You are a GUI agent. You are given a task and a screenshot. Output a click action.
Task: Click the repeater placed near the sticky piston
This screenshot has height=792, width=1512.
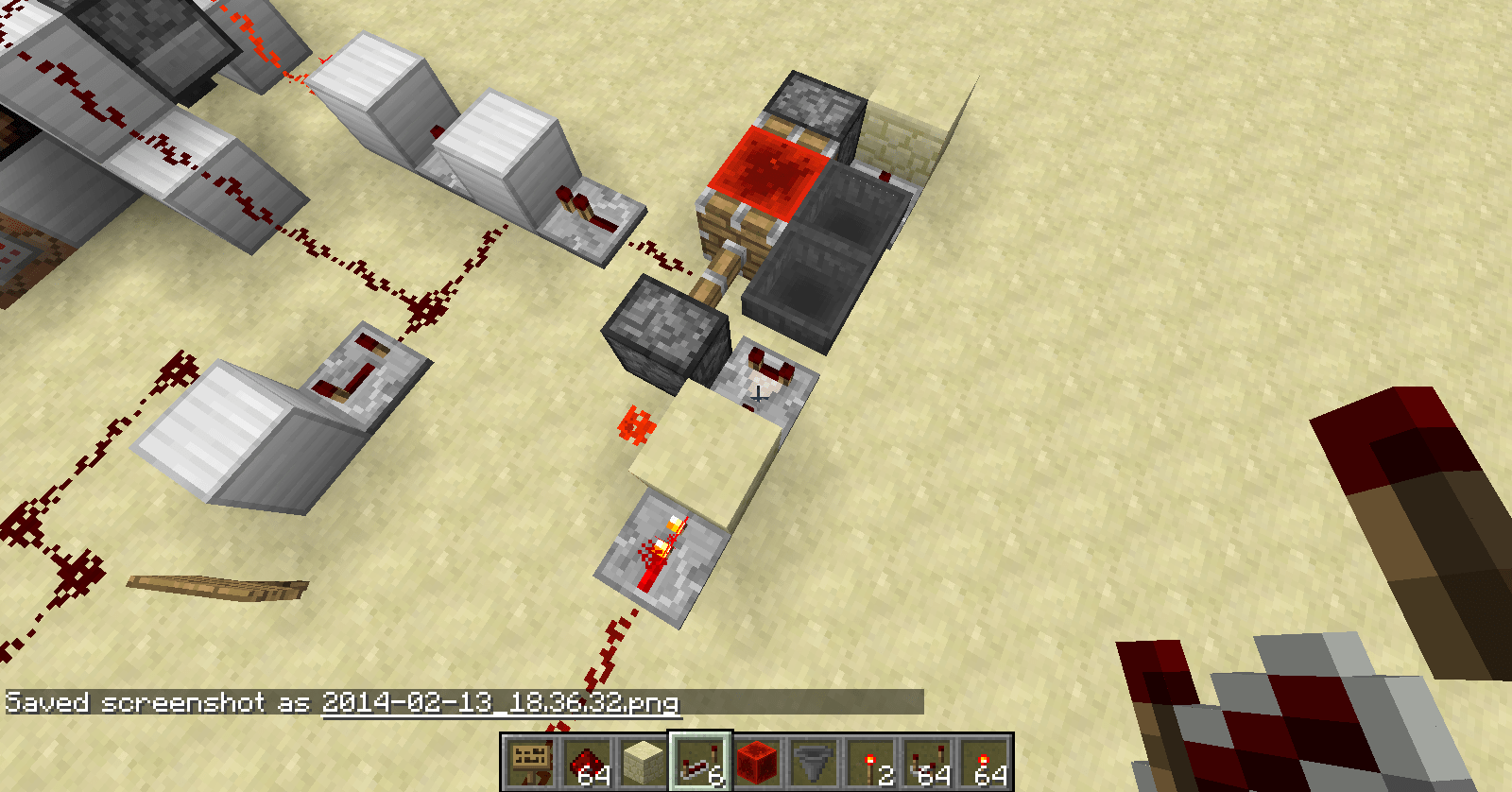586,208
